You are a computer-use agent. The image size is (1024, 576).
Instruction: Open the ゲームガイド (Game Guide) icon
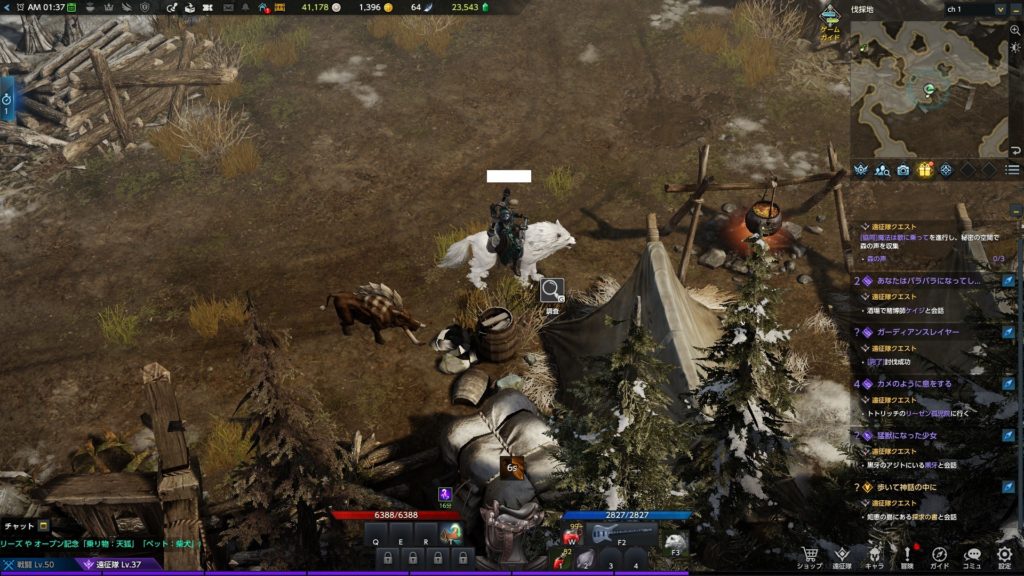830,20
